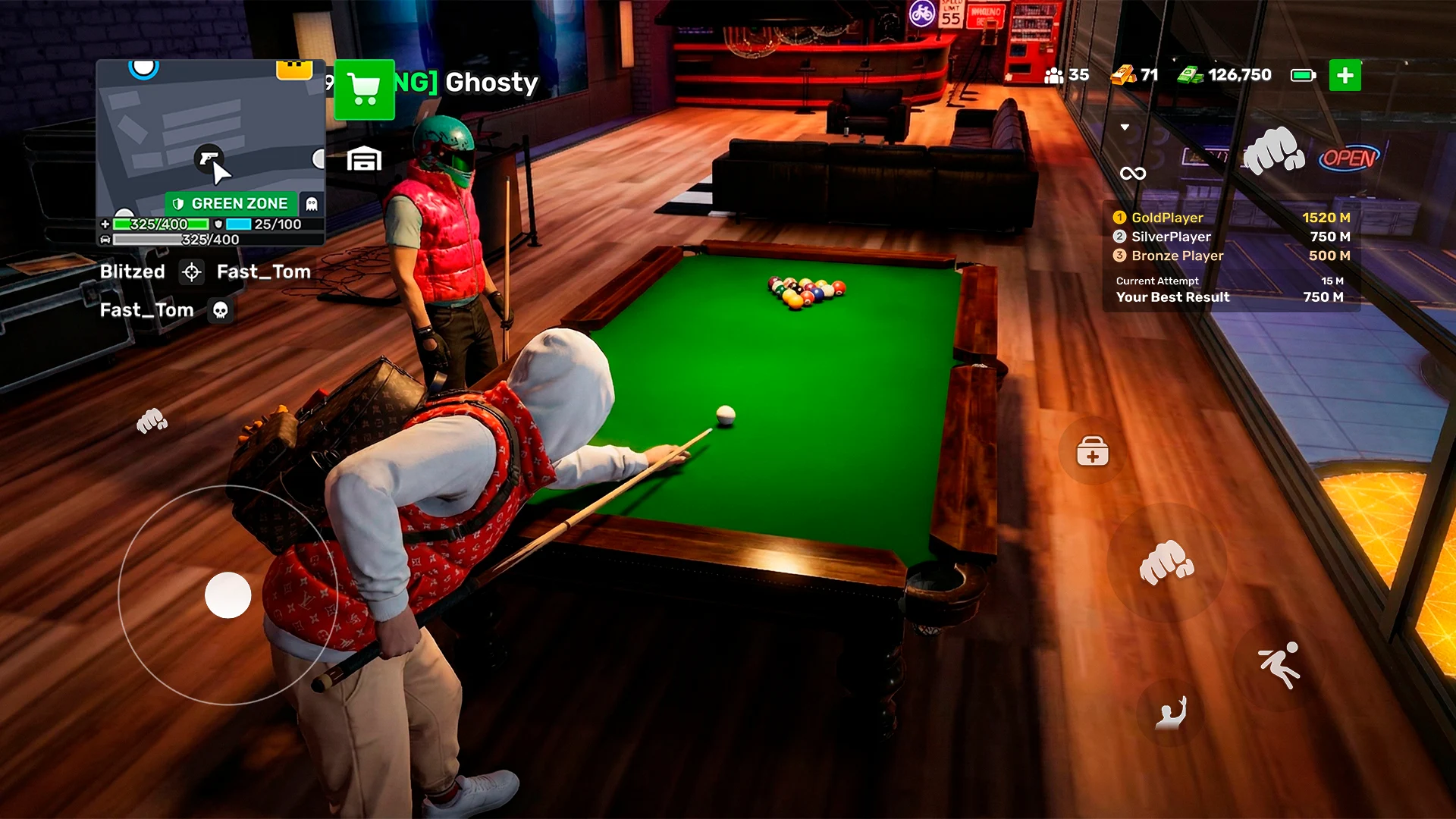Tap the gold bars currency icon
Image resolution: width=1456 pixels, height=819 pixels.
point(1123,75)
